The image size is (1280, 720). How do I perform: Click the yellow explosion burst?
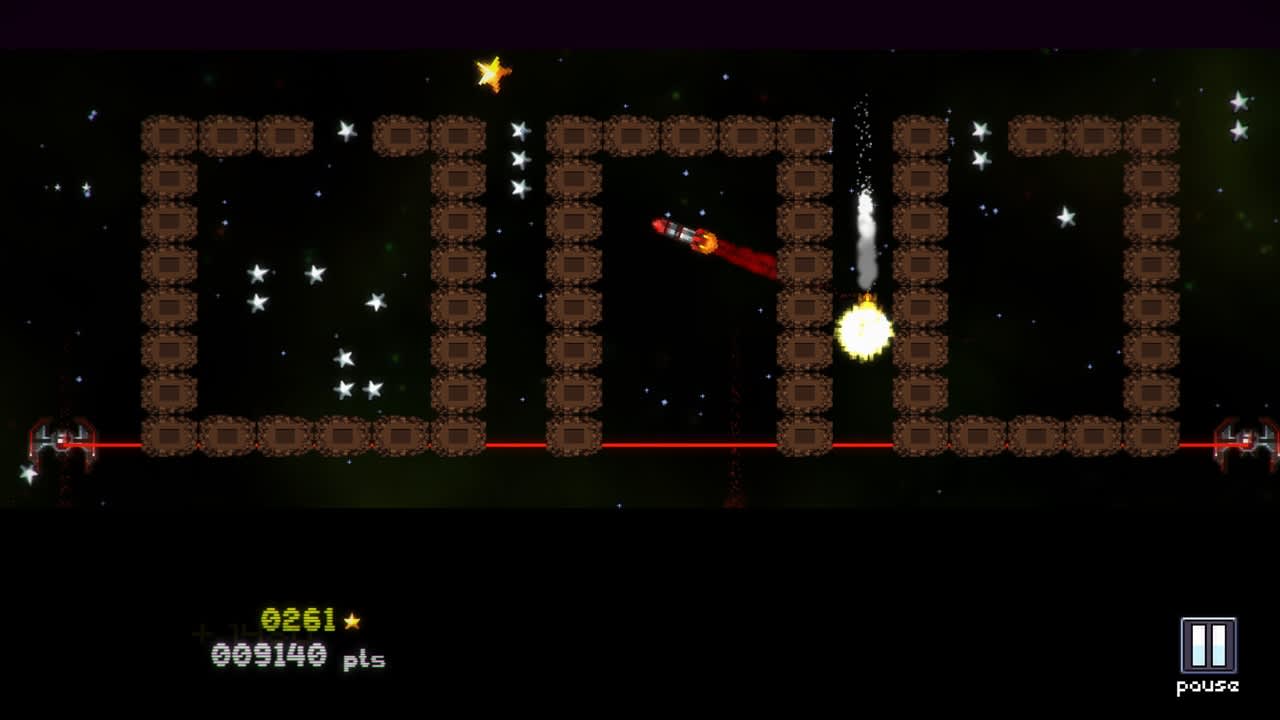tap(862, 329)
